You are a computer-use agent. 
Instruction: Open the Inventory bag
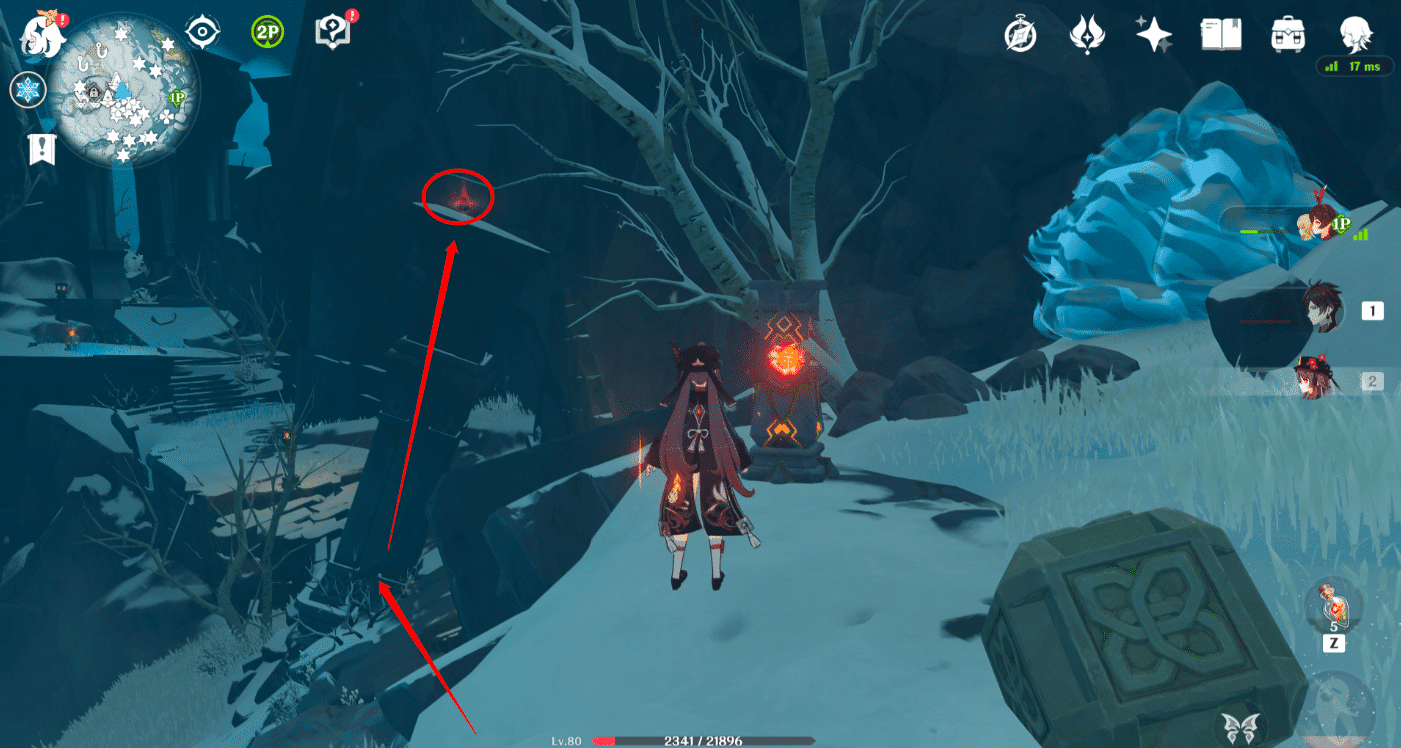pyautogui.click(x=1287, y=33)
